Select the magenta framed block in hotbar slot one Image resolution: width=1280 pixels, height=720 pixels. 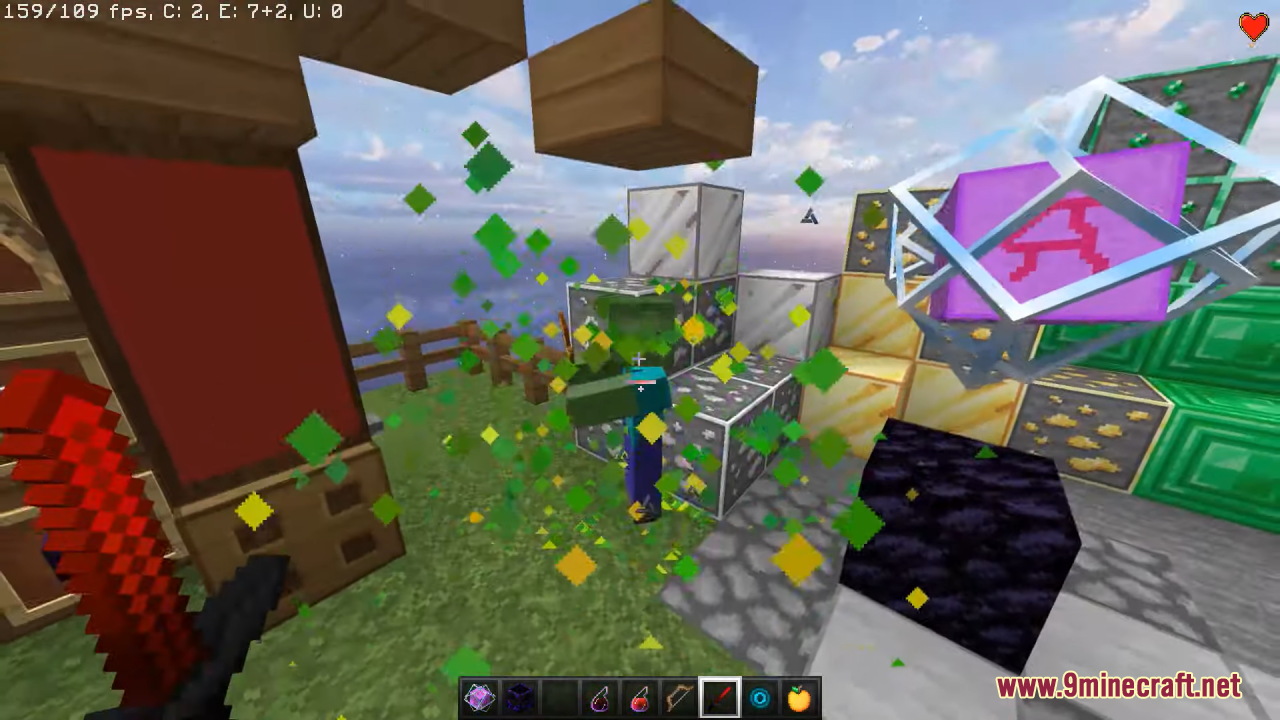(x=480, y=697)
